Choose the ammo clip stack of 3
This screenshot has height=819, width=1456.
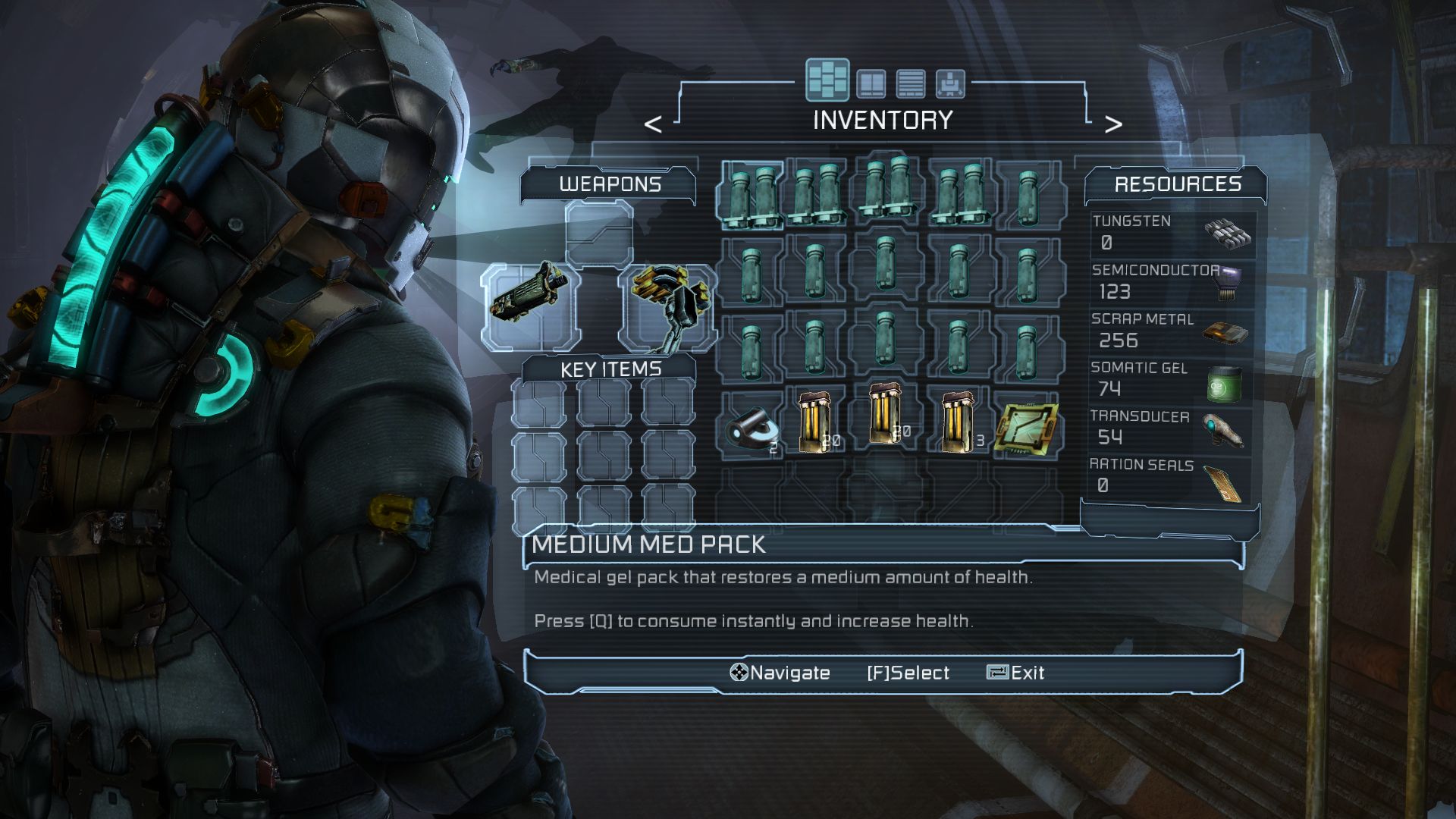point(957,422)
